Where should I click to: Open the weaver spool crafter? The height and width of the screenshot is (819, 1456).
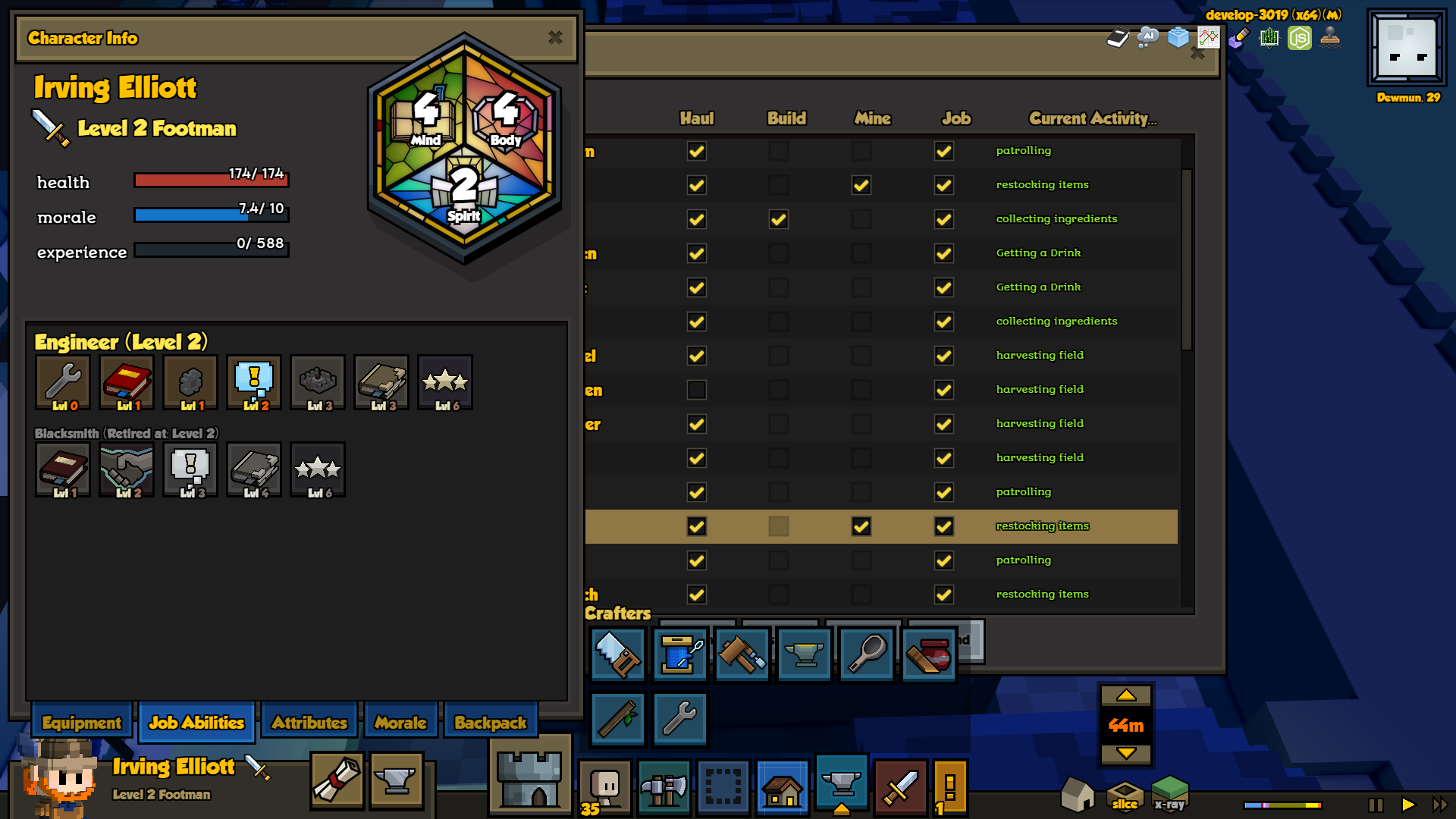pos(680,654)
